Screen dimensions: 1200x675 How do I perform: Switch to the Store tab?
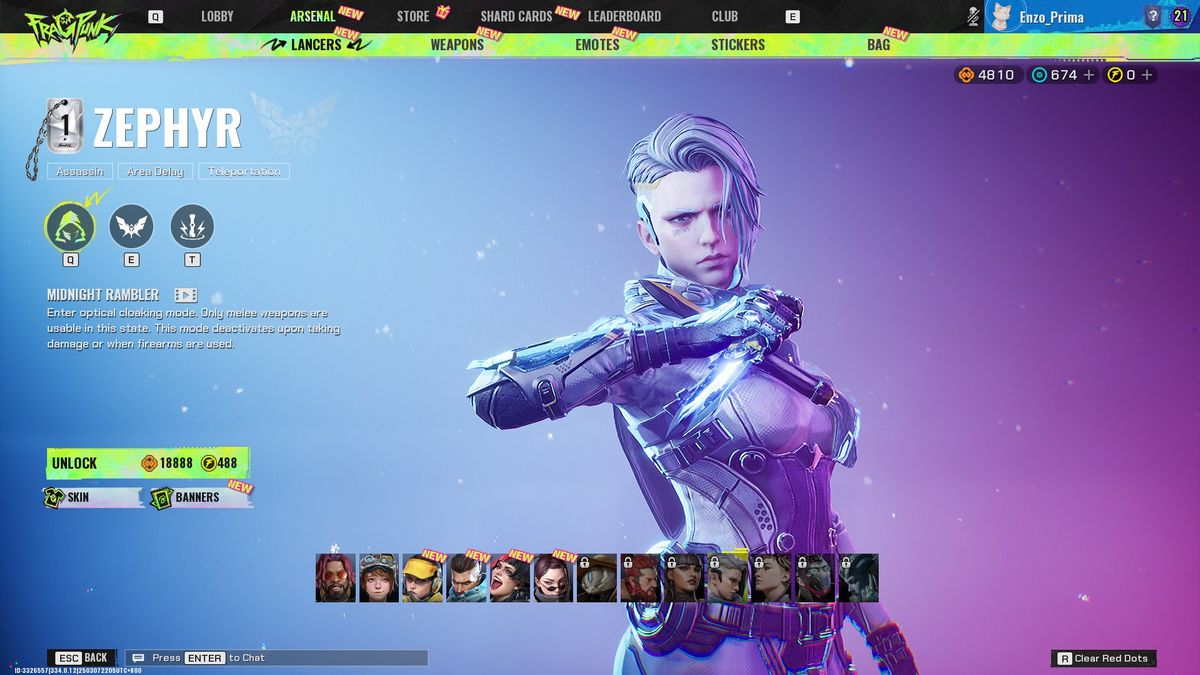click(x=413, y=16)
